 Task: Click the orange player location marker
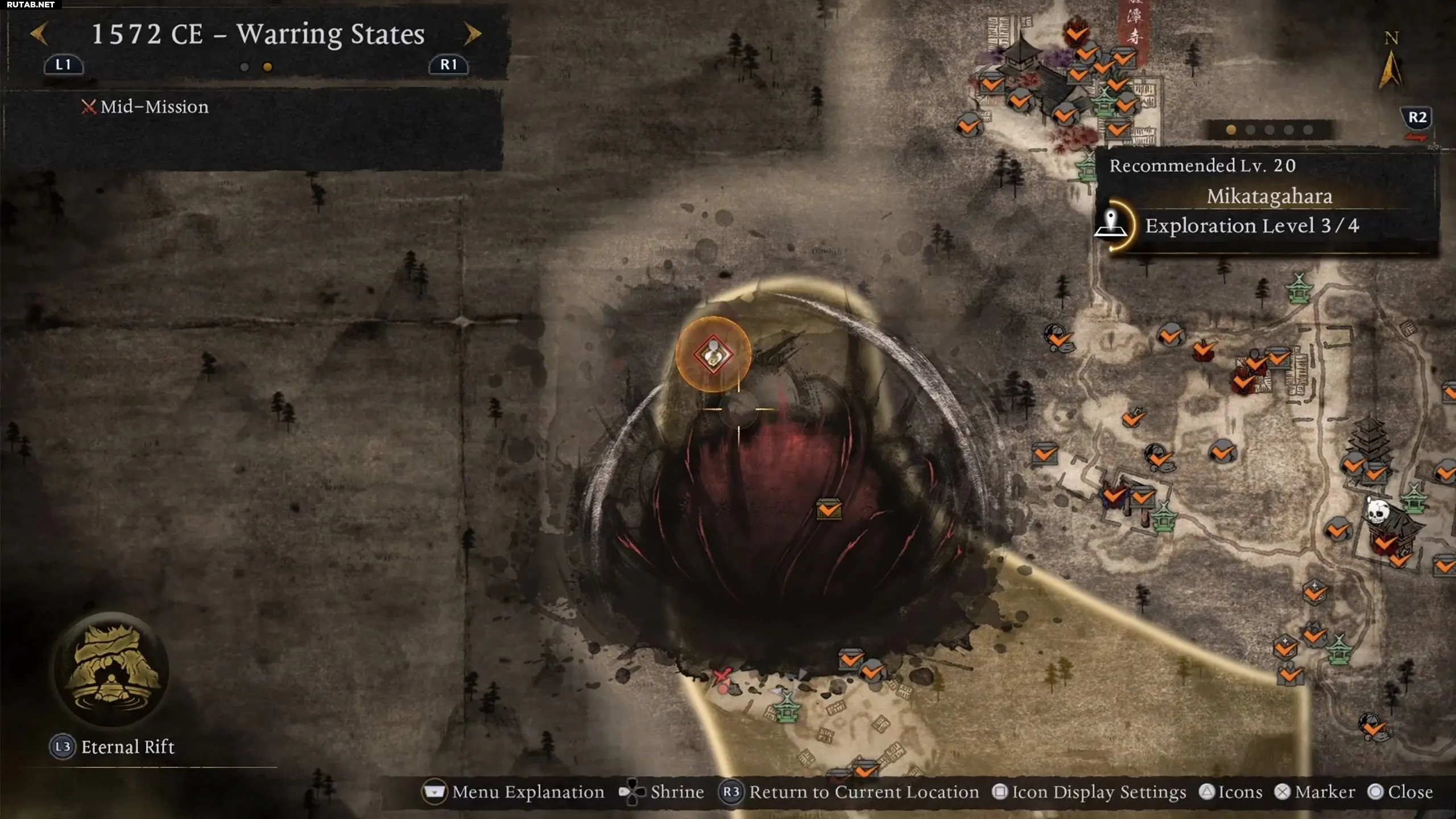point(713,354)
